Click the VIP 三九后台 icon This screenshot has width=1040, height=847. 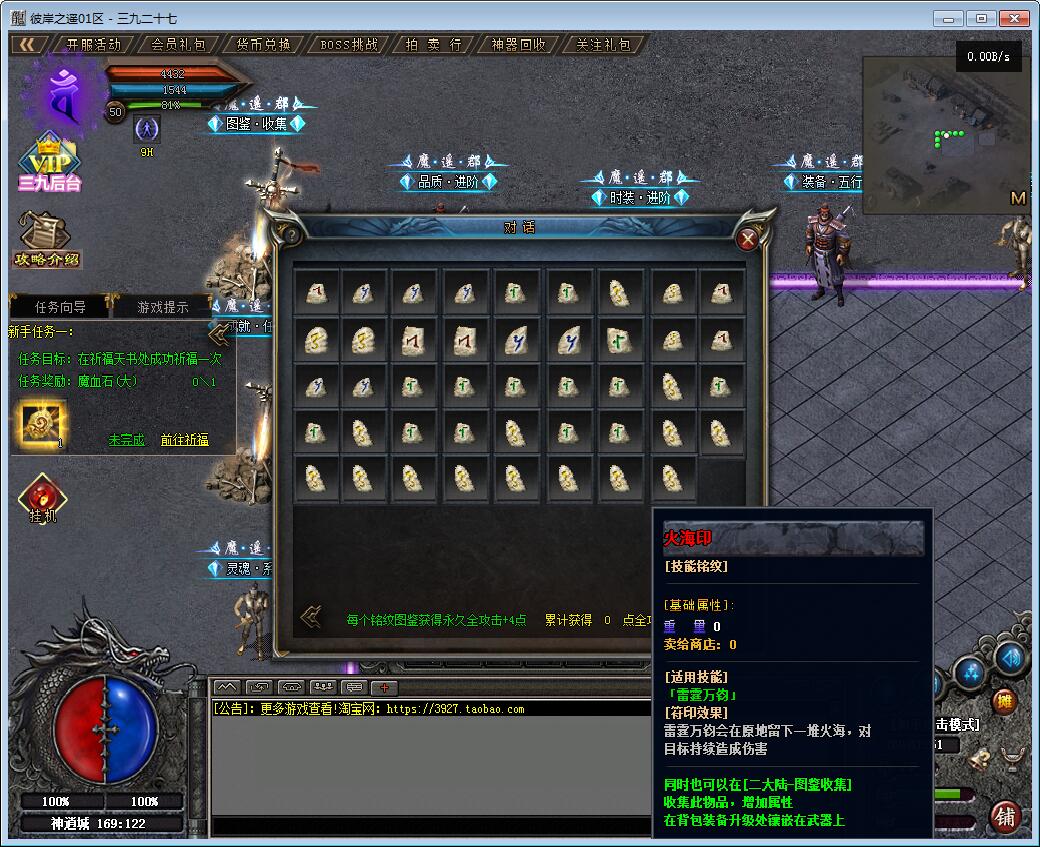pyautogui.click(x=48, y=163)
